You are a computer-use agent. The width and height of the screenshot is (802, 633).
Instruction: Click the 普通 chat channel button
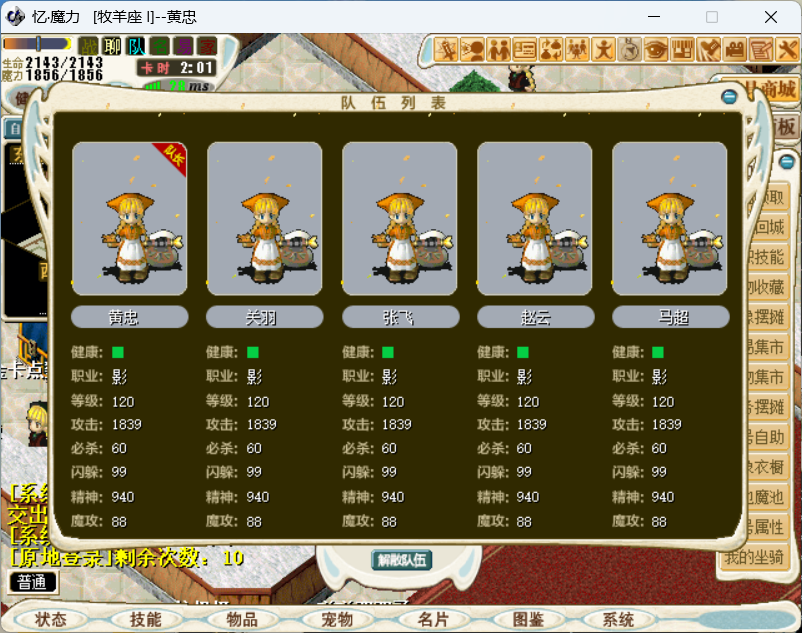coord(32,582)
